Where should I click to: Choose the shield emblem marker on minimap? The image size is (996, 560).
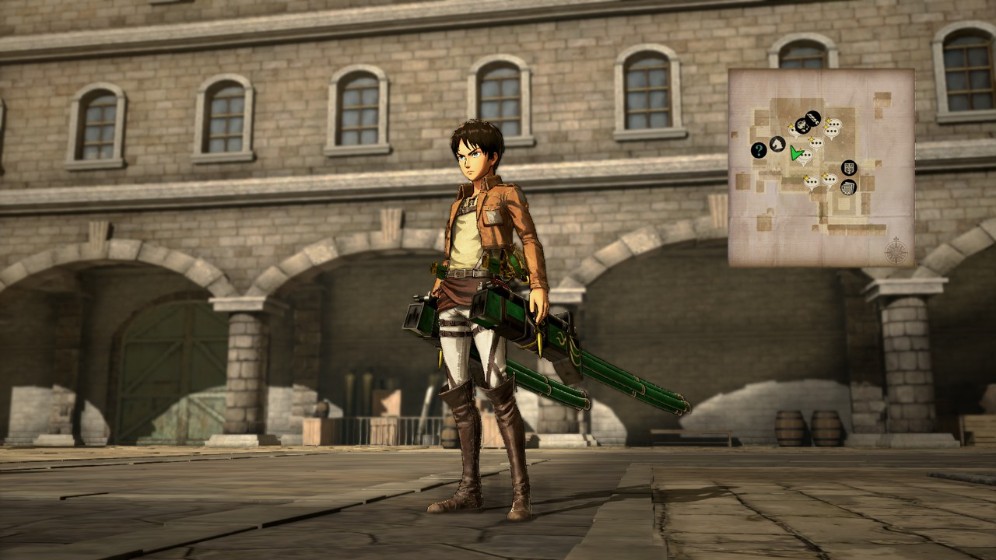coord(849,167)
